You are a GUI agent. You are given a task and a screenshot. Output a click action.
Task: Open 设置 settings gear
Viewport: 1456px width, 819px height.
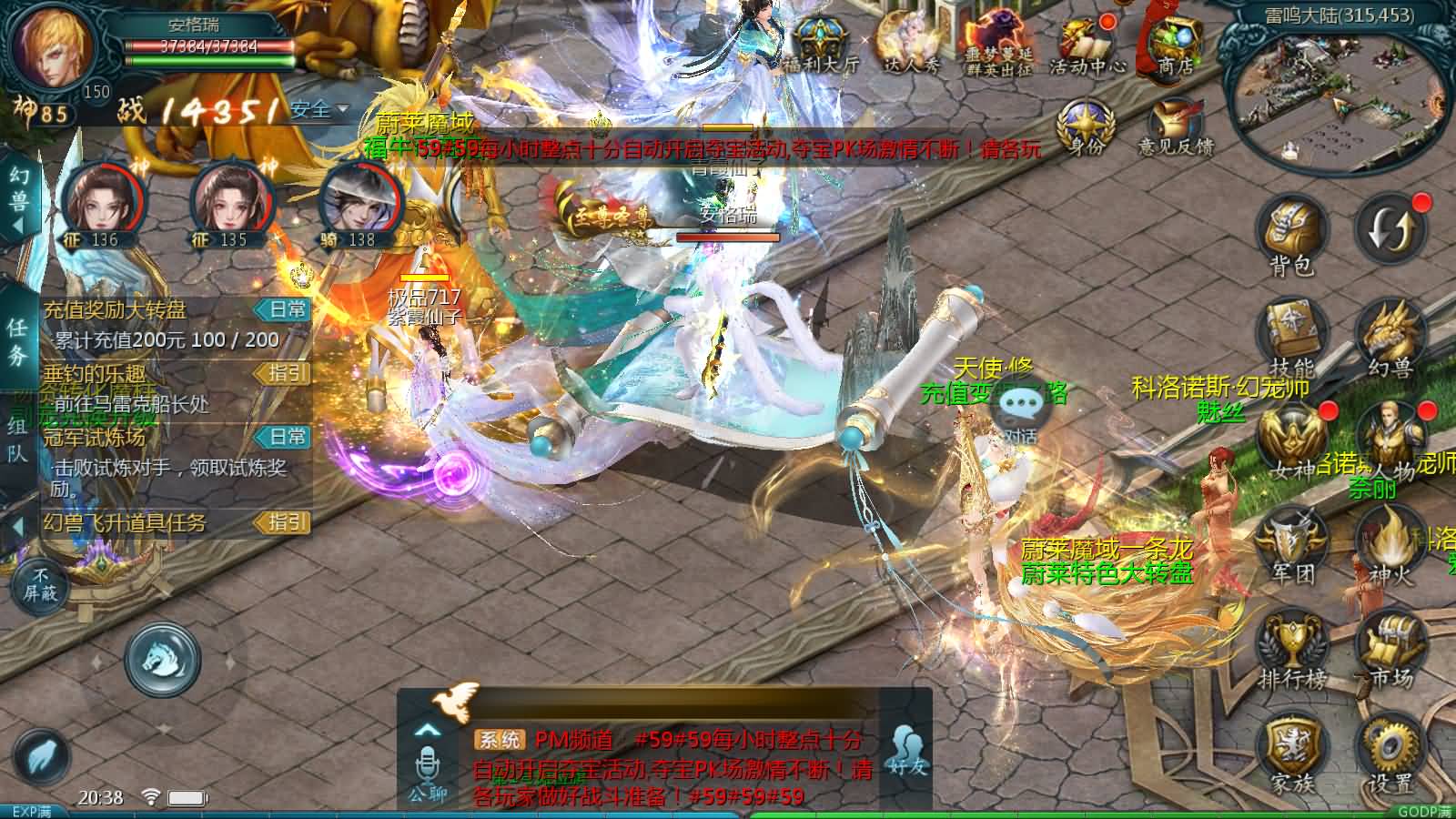click(x=1390, y=751)
